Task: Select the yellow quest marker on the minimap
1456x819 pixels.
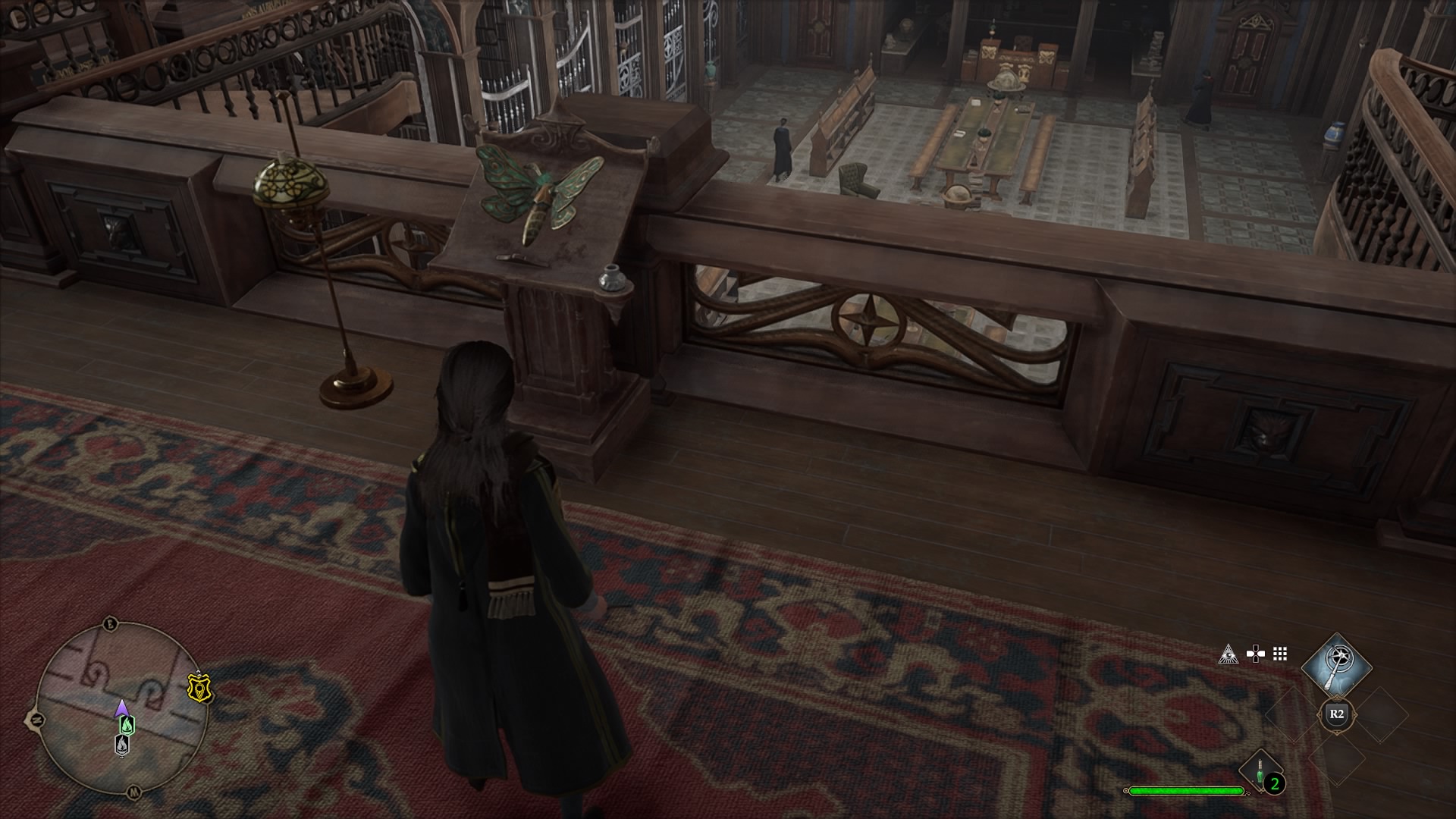Action: [x=200, y=689]
